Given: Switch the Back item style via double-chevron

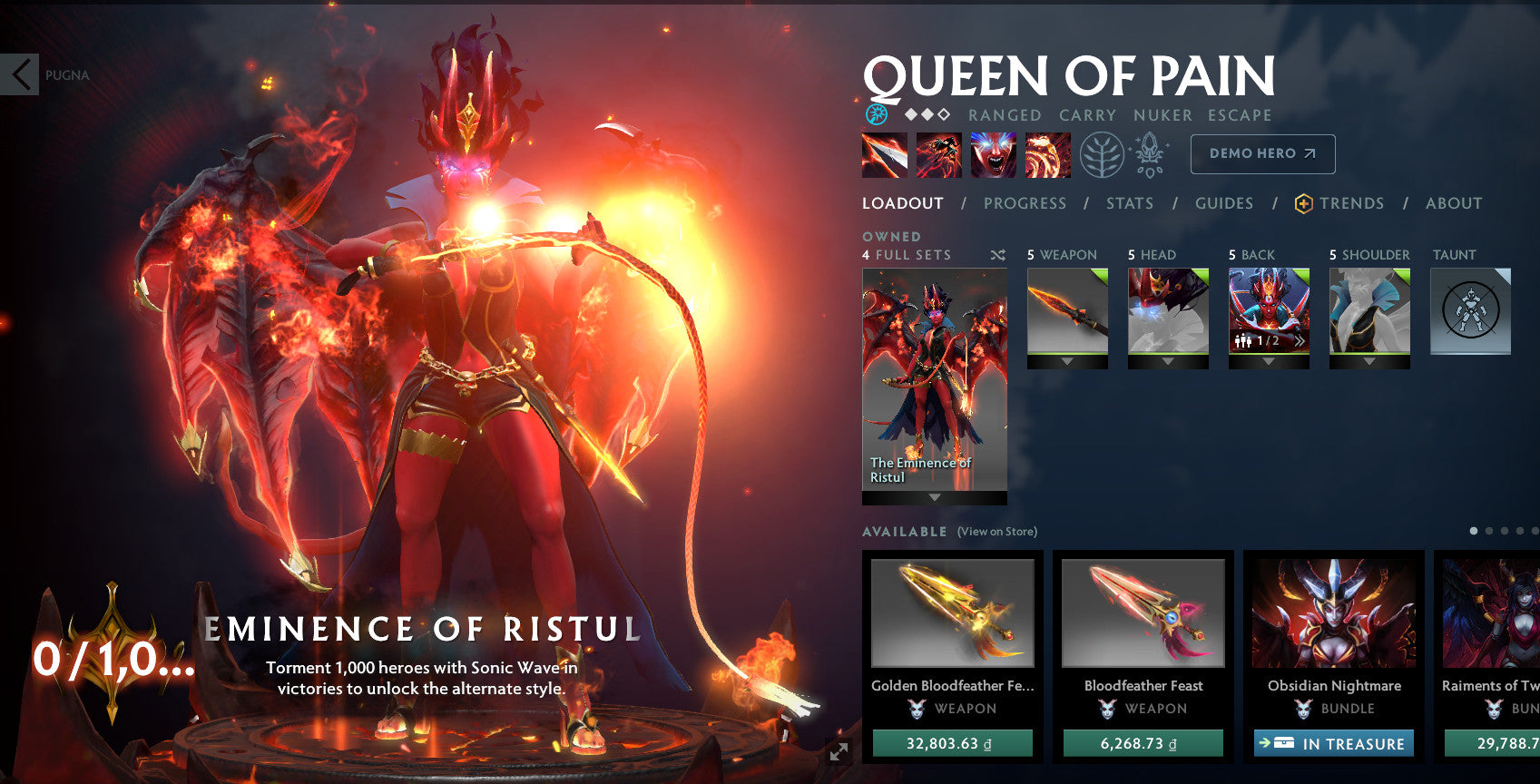Looking at the screenshot, I should [1301, 342].
